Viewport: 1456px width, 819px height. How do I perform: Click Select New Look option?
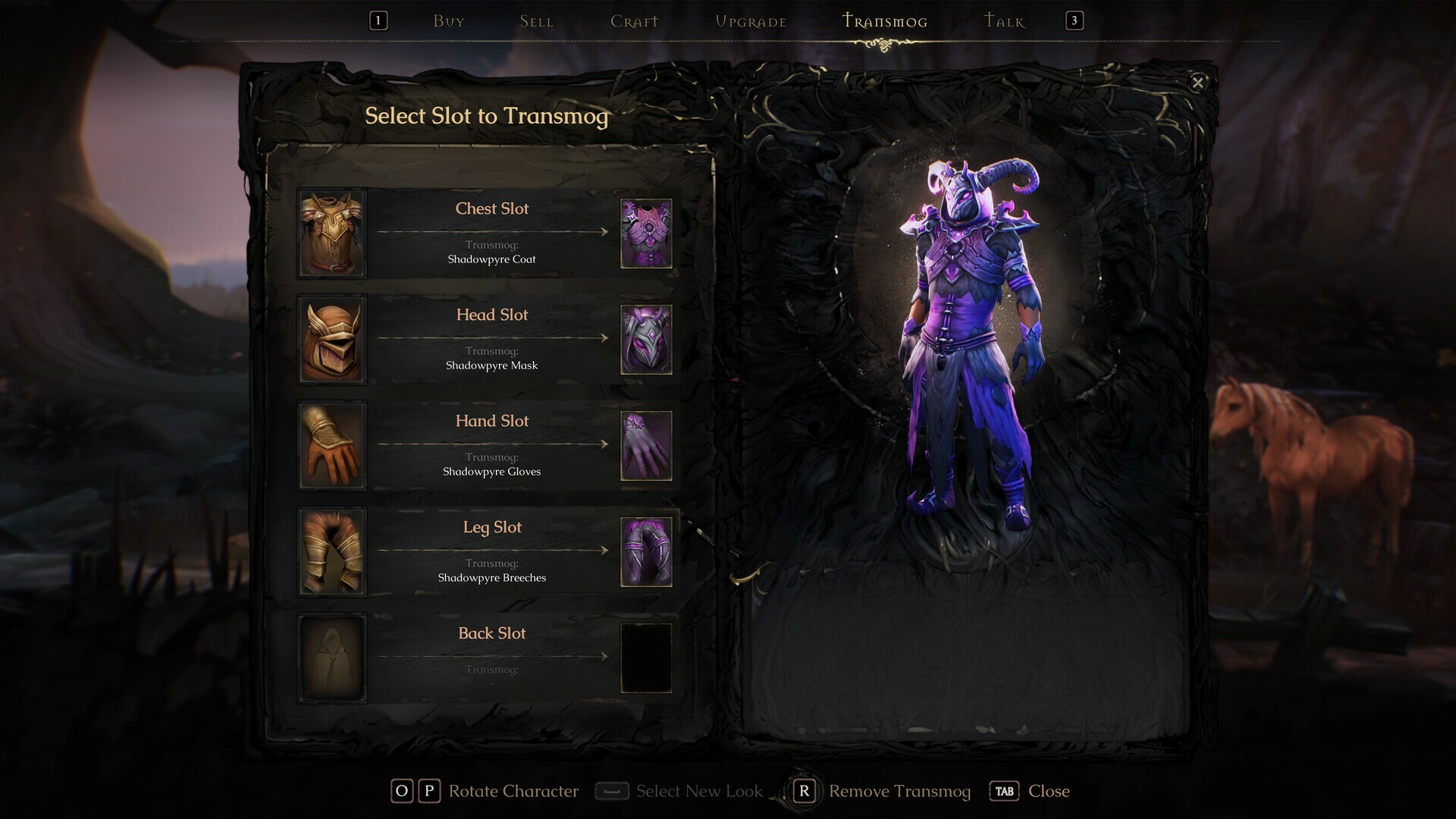(701, 791)
